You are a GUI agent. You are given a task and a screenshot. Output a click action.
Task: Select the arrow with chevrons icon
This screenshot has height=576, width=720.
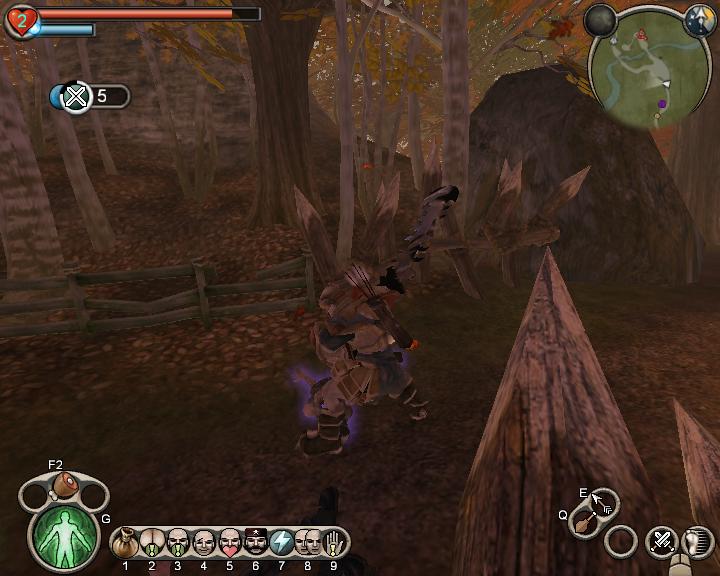604,501
